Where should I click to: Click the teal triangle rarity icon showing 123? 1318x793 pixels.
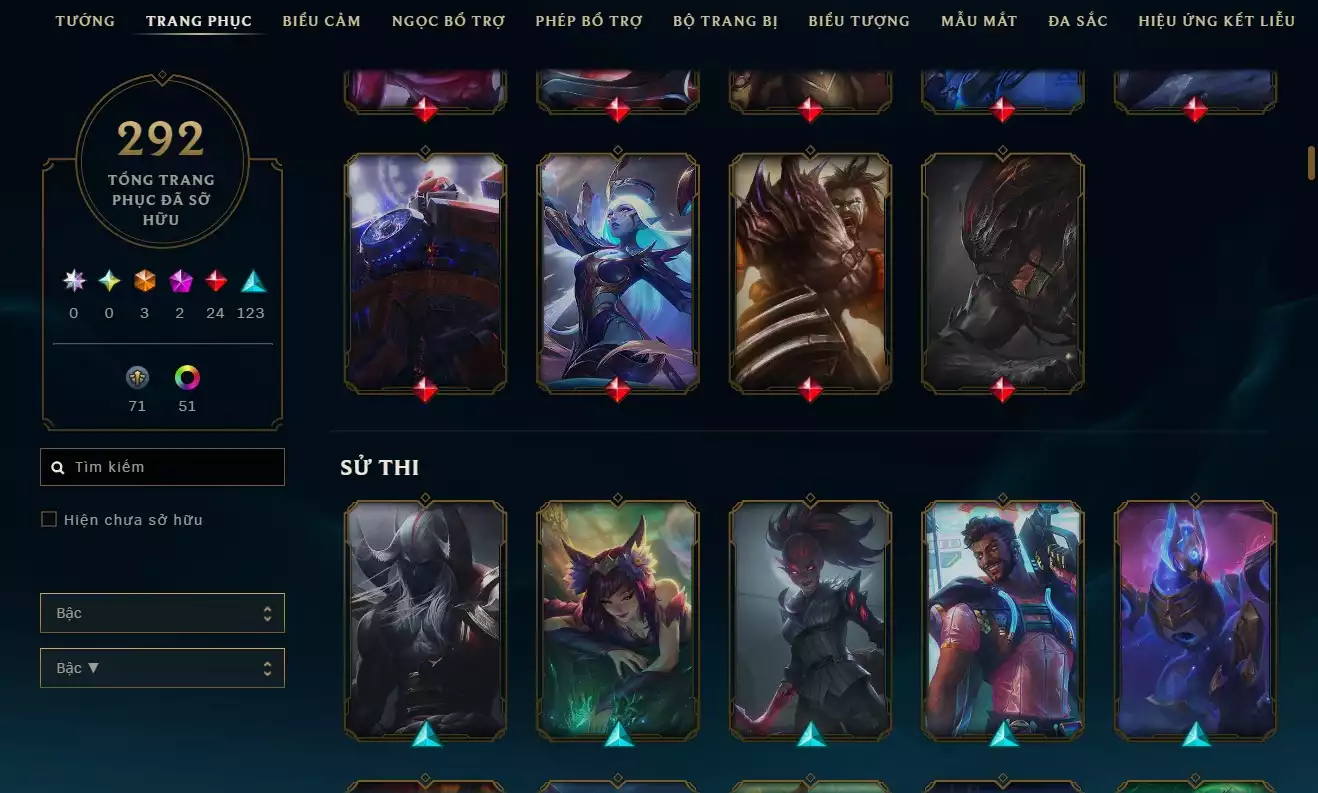(x=250, y=281)
